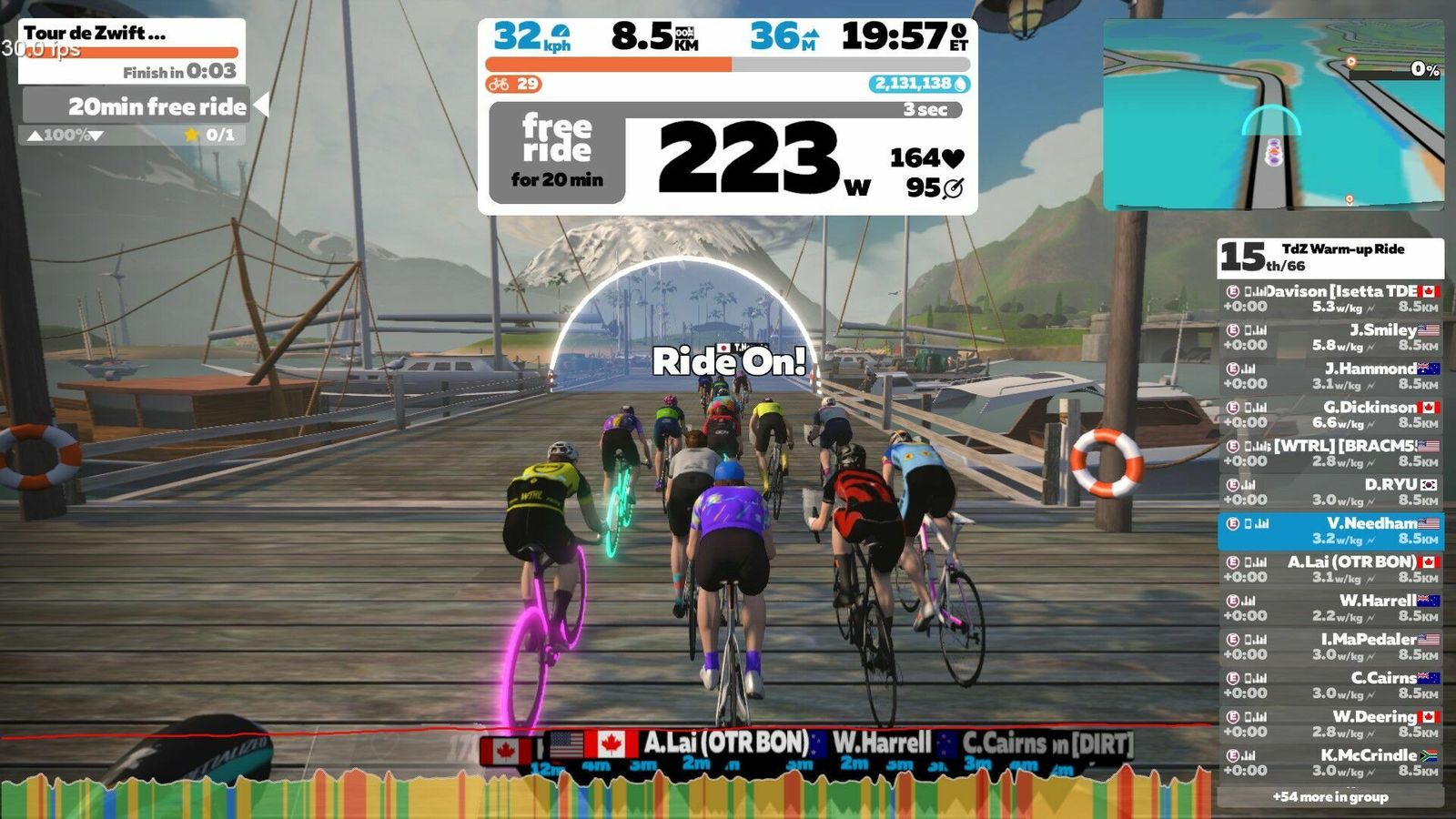Viewport: 1456px width, 819px height.
Task: Choose G.Dickinson from nearby riders
Action: coord(1330,414)
